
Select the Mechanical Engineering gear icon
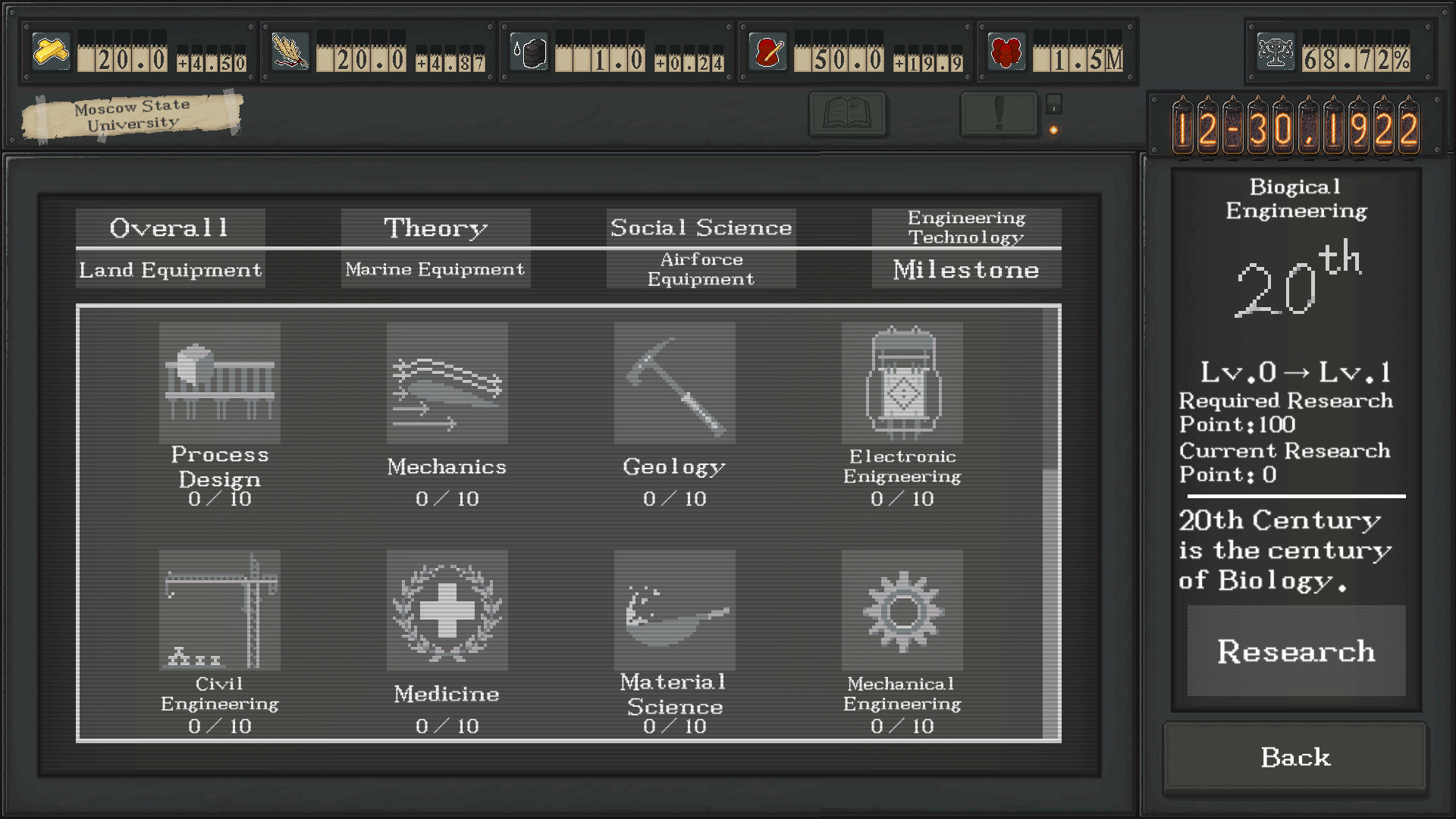[x=902, y=610]
